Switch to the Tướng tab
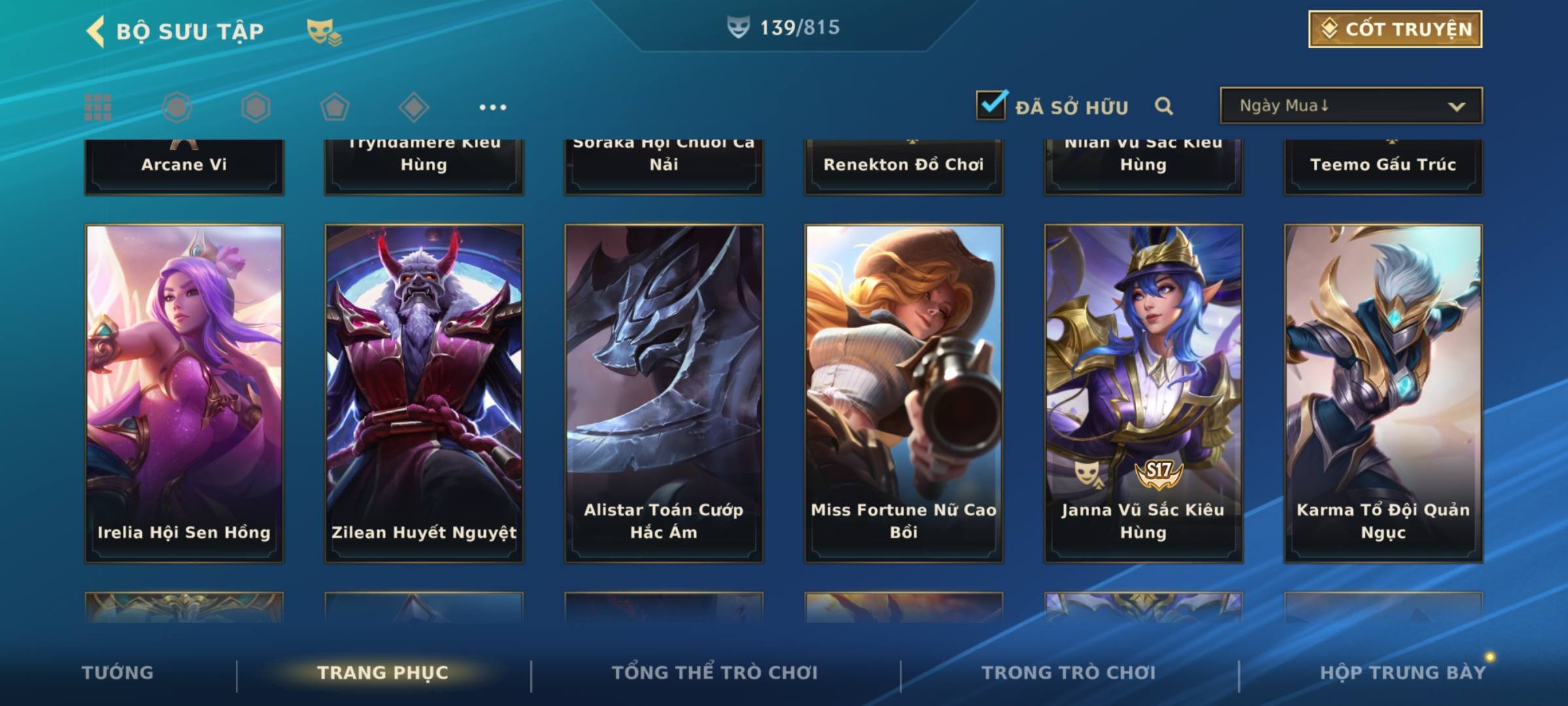This screenshot has width=1568, height=706. (x=118, y=673)
